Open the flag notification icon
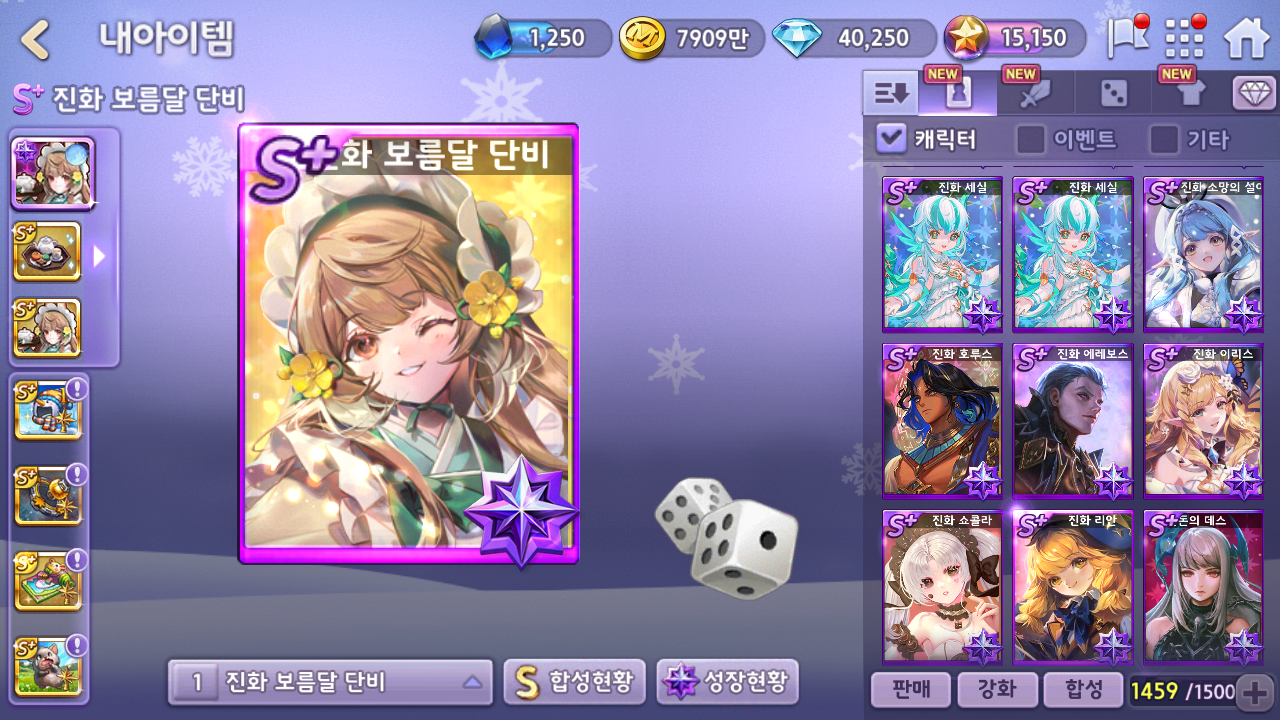This screenshot has height=720, width=1280. pos(1127,38)
